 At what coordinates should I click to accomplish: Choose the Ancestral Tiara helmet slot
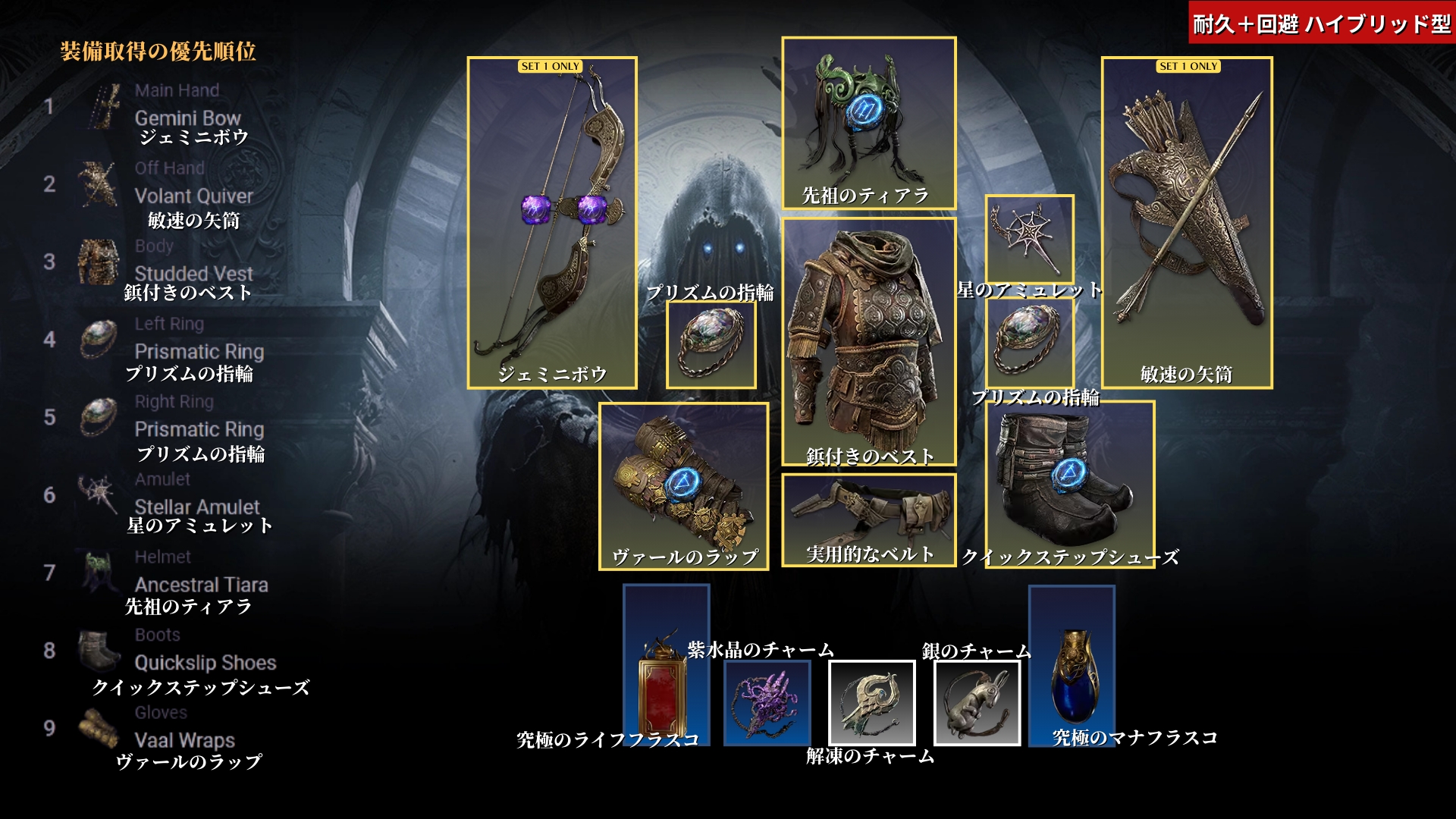click(x=868, y=123)
